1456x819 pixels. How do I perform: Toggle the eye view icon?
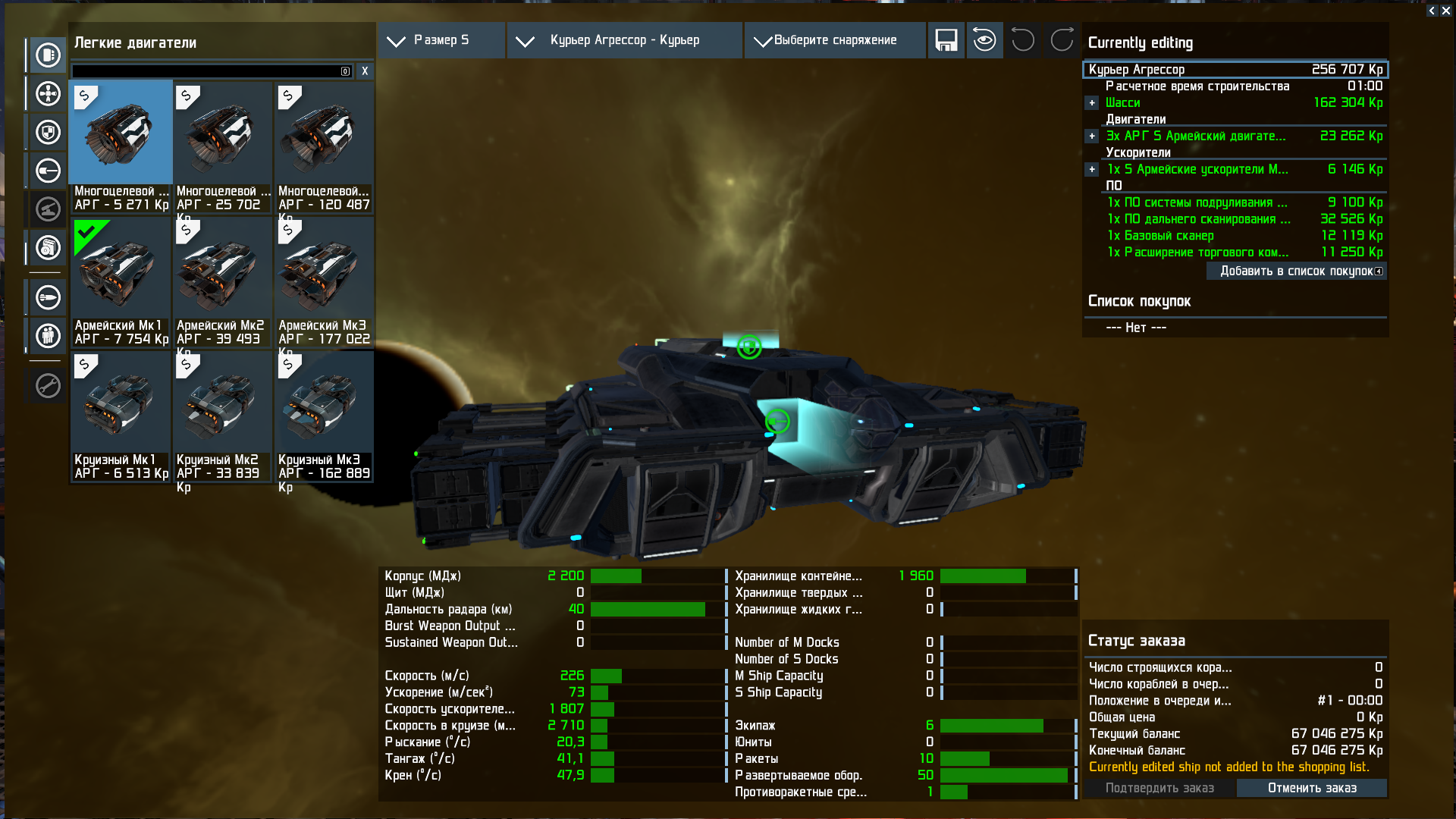pyautogui.click(x=984, y=40)
